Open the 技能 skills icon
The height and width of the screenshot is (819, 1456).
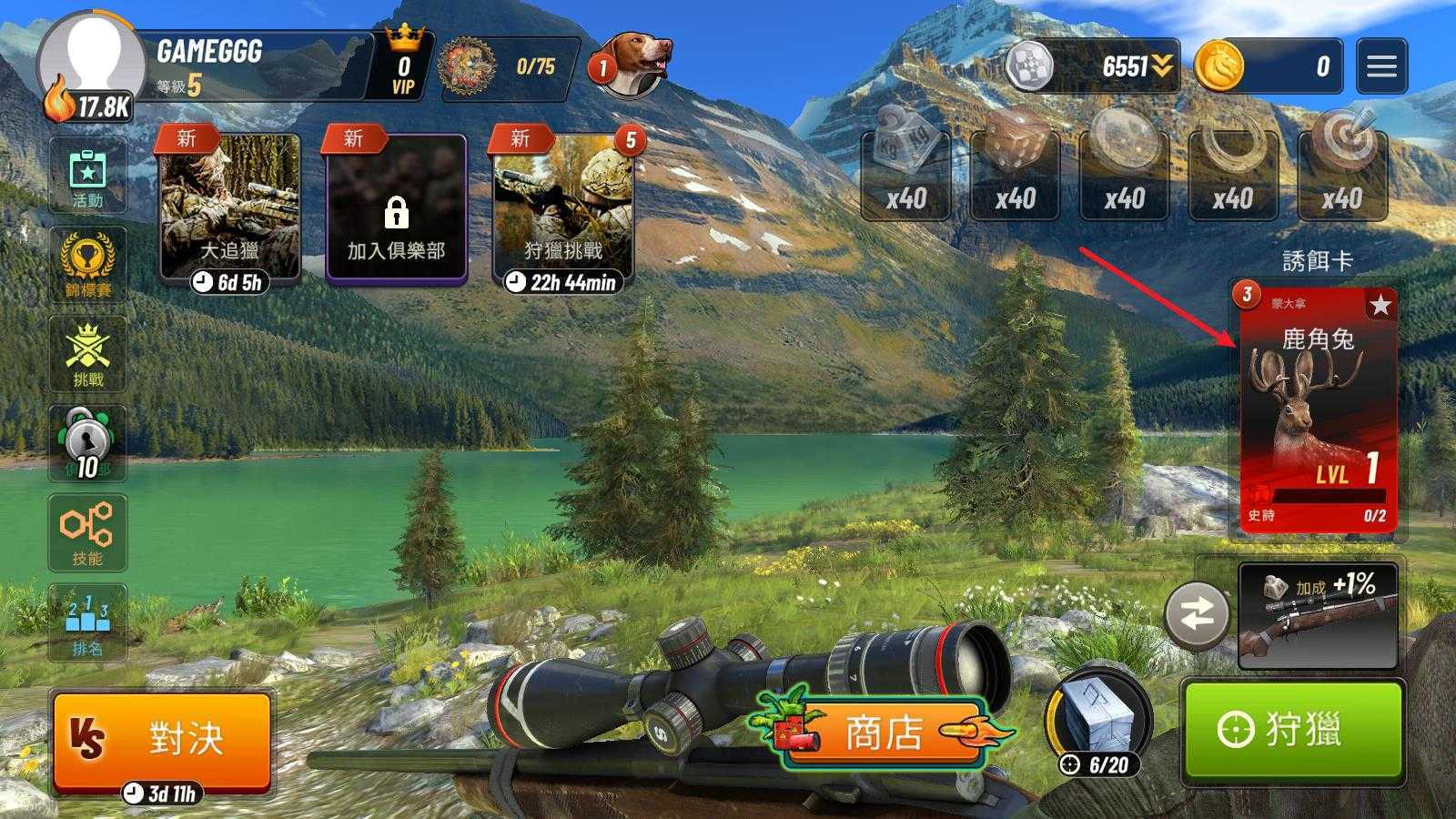(x=87, y=532)
